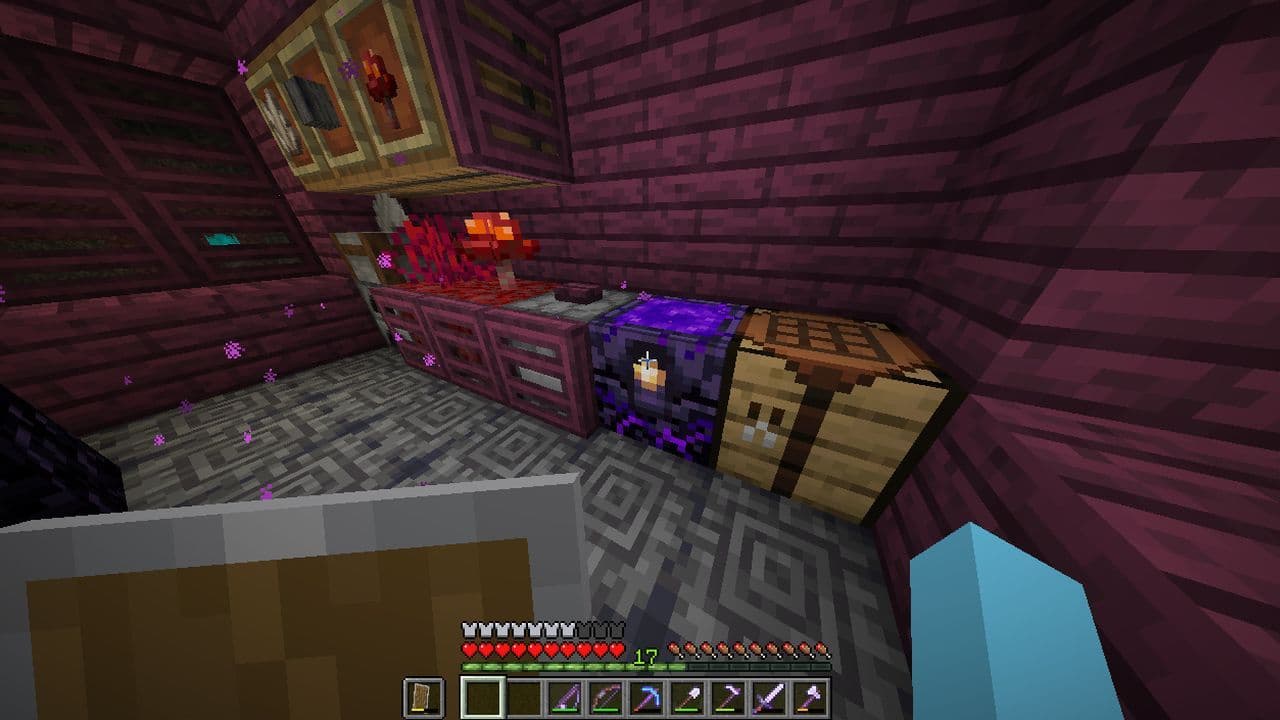This screenshot has width=1280, height=720.
Task: Select the diamond shovel in the hotbar
Action: pyautogui.click(x=687, y=692)
